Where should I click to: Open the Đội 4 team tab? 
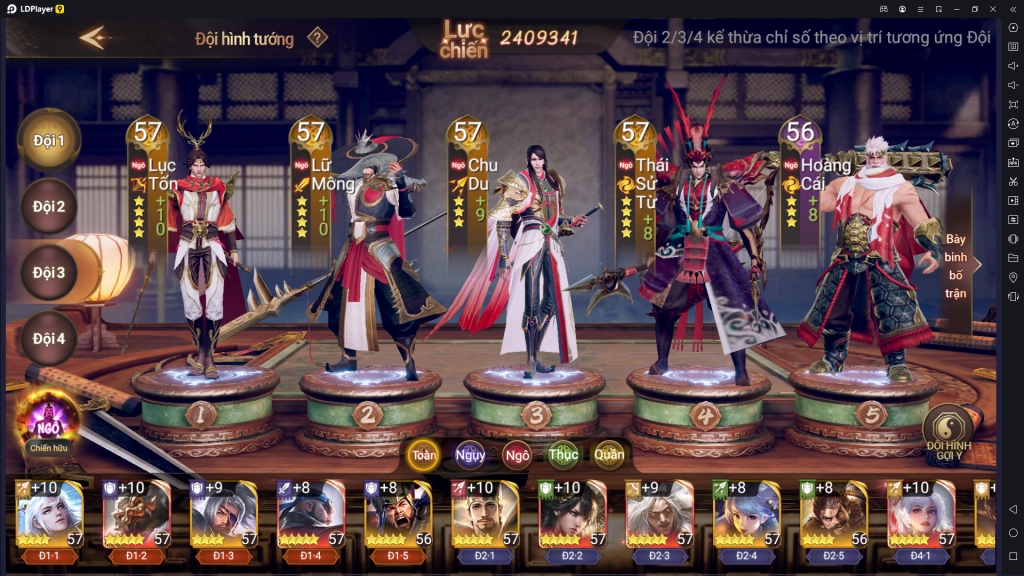[48, 338]
